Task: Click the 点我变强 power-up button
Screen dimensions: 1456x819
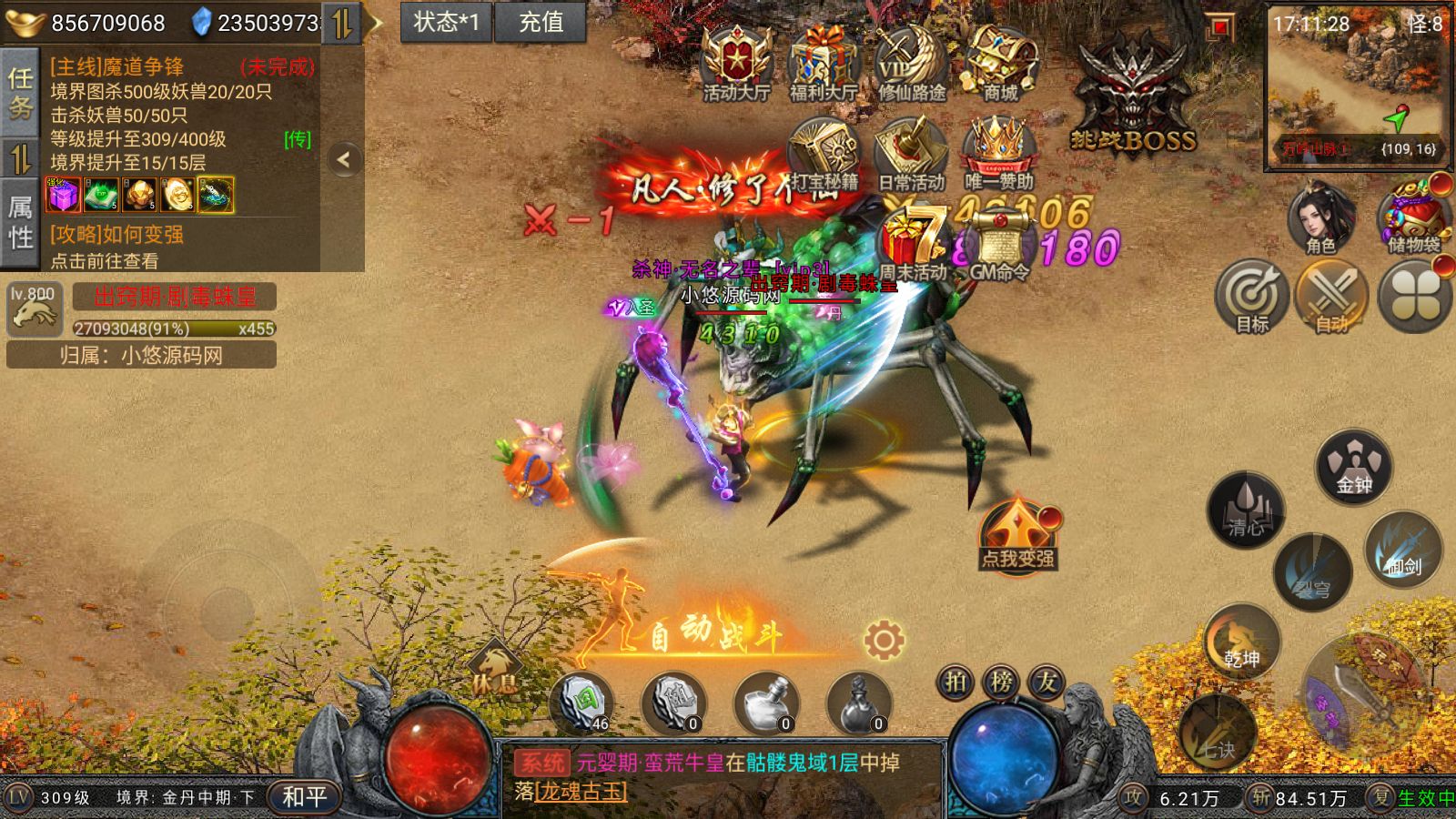Action: click(1017, 535)
